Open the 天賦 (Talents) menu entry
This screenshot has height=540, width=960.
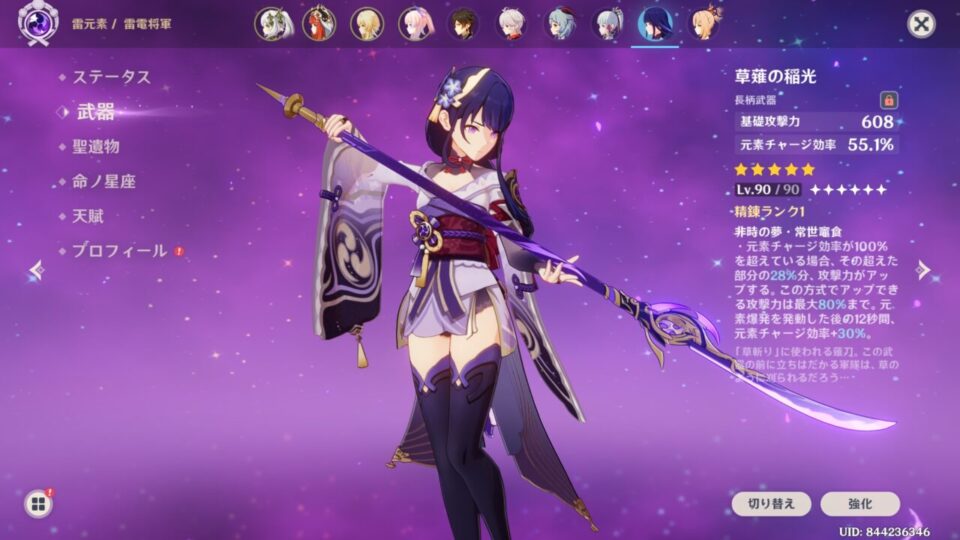[88, 216]
